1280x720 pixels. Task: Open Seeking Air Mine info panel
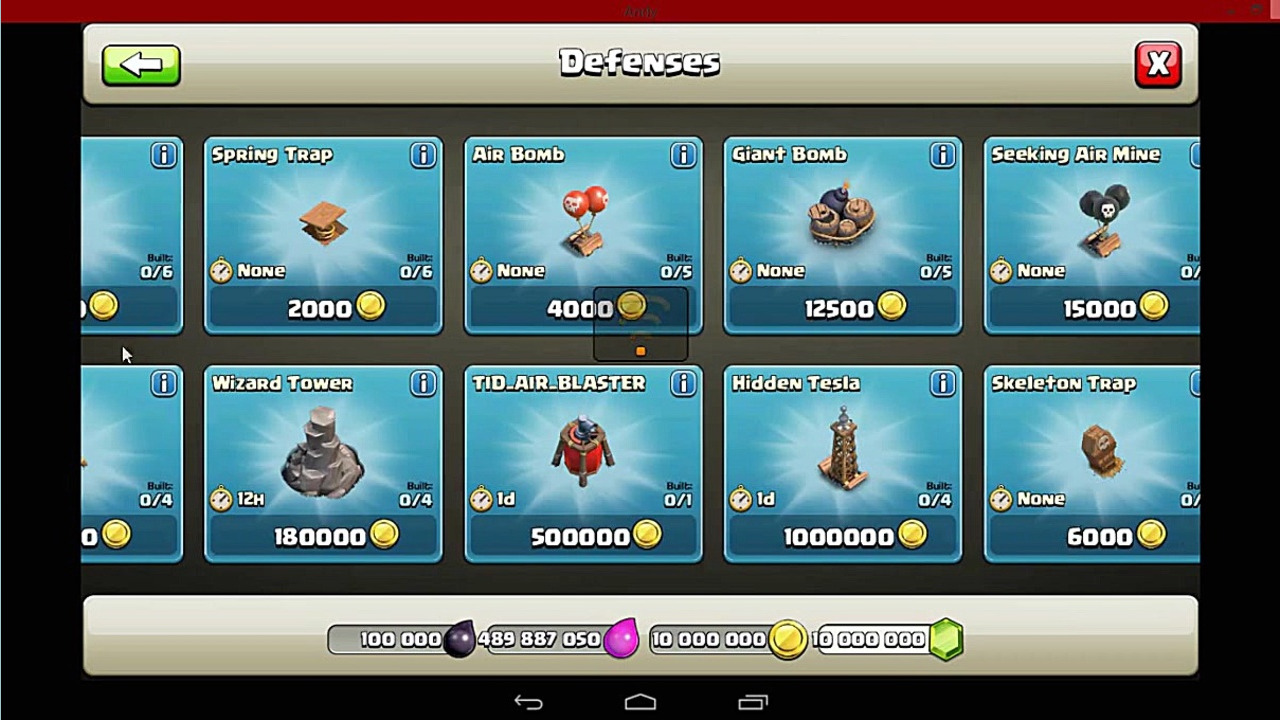point(1194,155)
